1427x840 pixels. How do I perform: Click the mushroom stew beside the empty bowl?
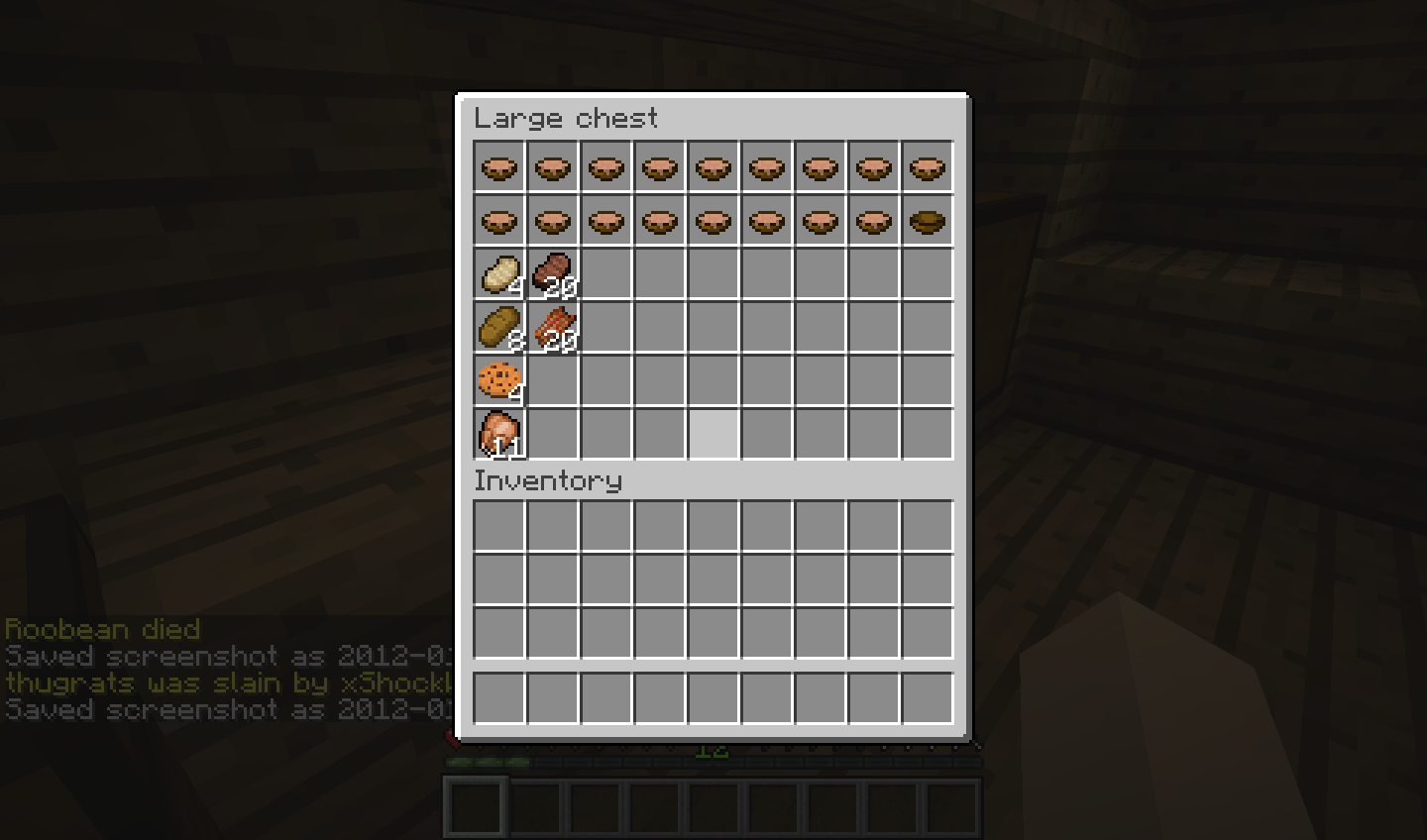[873, 221]
